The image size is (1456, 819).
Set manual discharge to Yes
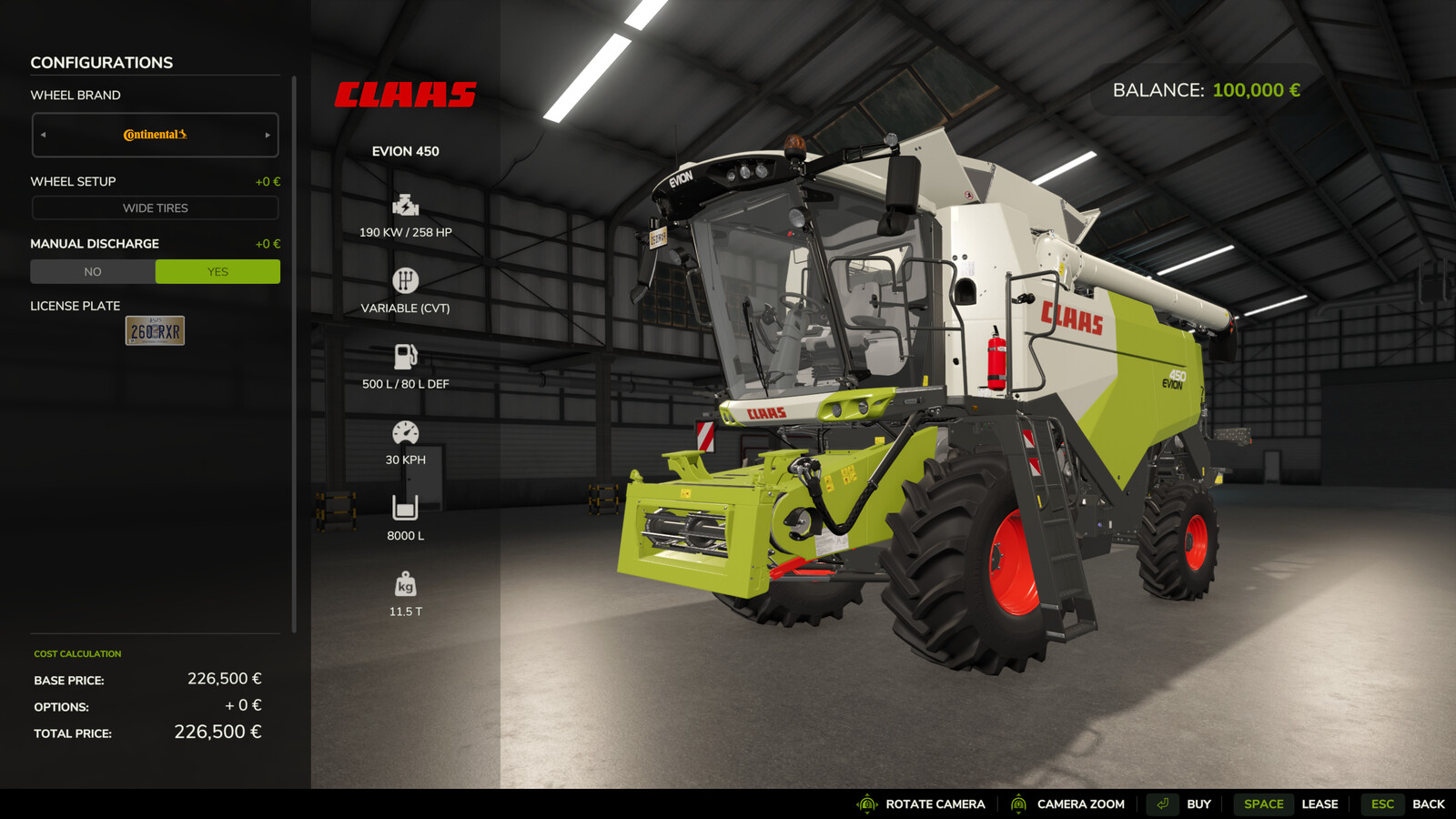tap(217, 271)
